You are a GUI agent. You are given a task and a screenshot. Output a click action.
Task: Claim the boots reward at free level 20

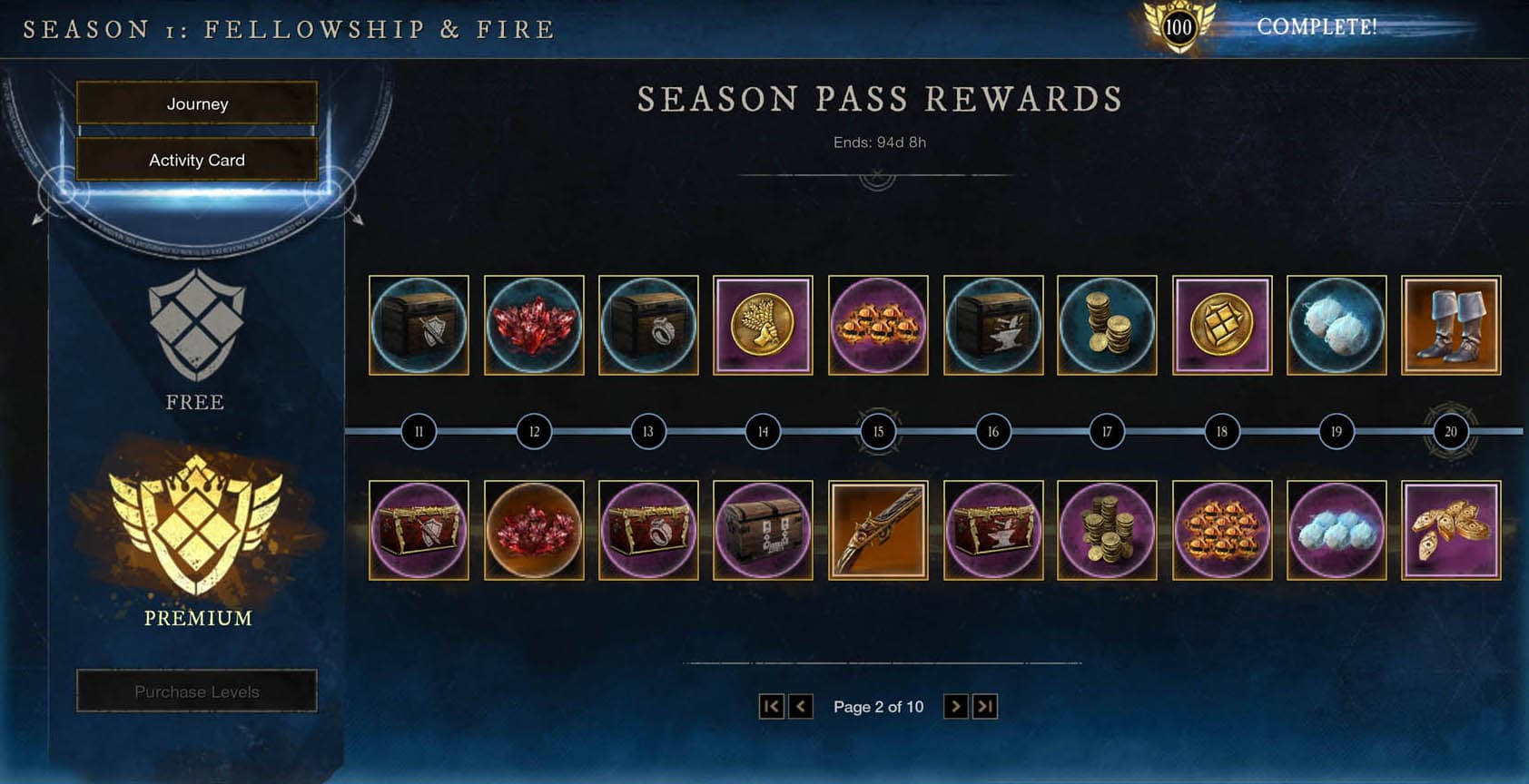click(1451, 326)
